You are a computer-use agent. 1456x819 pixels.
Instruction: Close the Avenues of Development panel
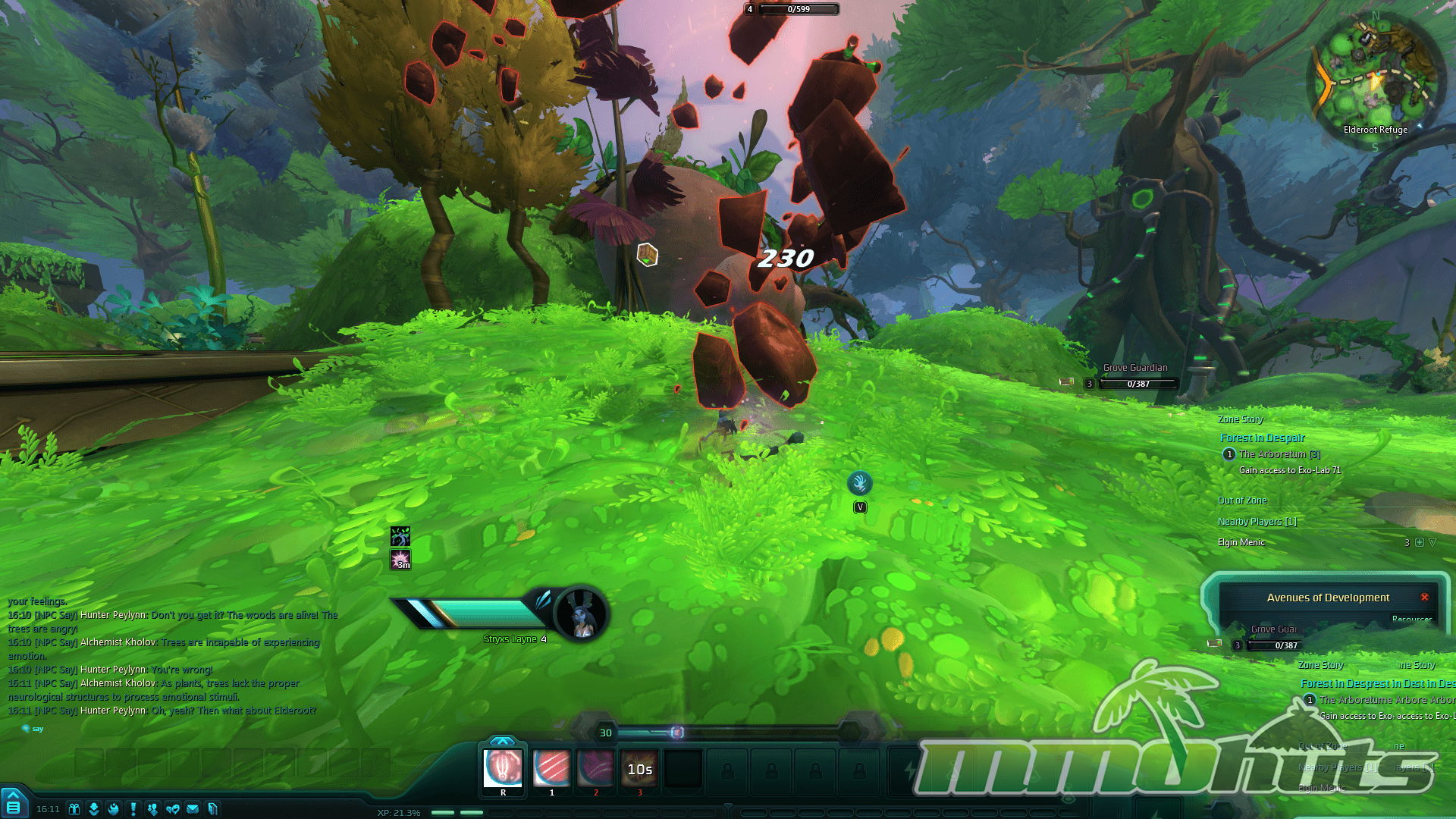(1424, 598)
